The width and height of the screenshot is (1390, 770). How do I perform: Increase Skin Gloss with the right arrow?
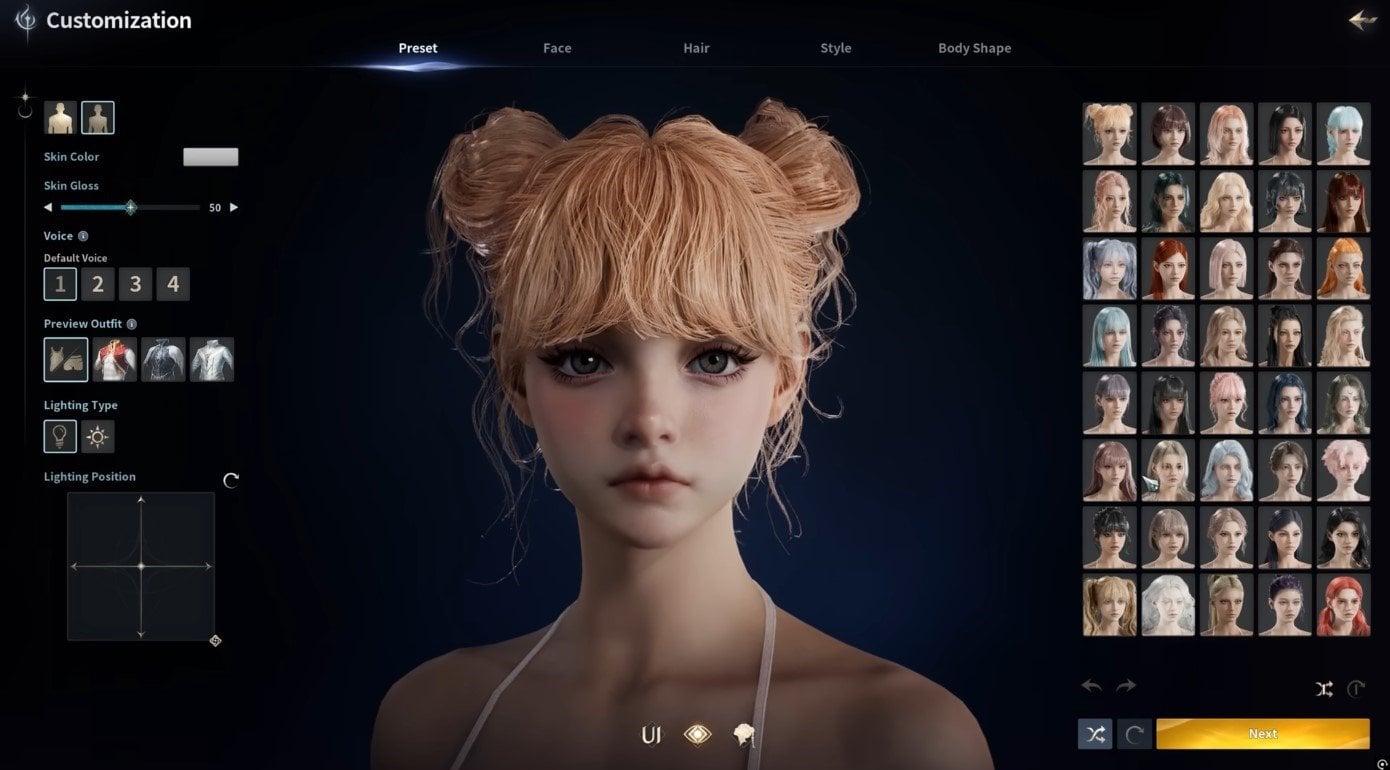point(234,208)
